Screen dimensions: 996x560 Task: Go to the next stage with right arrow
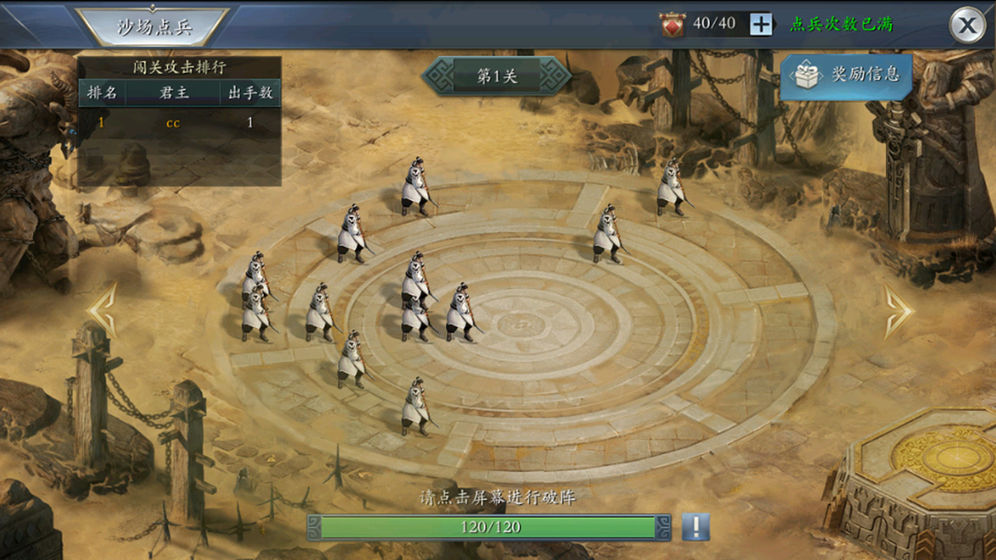click(x=897, y=311)
